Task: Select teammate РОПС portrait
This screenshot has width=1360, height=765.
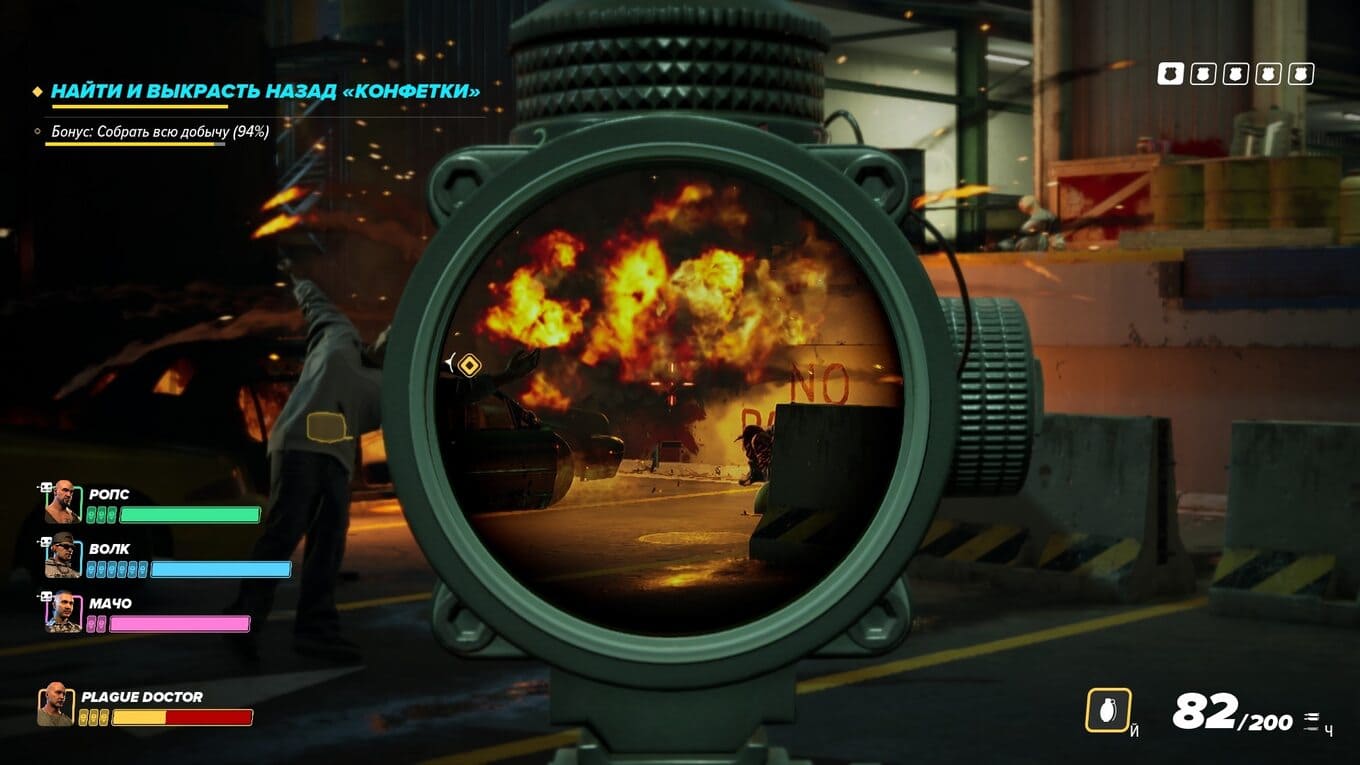Action: pos(62,502)
